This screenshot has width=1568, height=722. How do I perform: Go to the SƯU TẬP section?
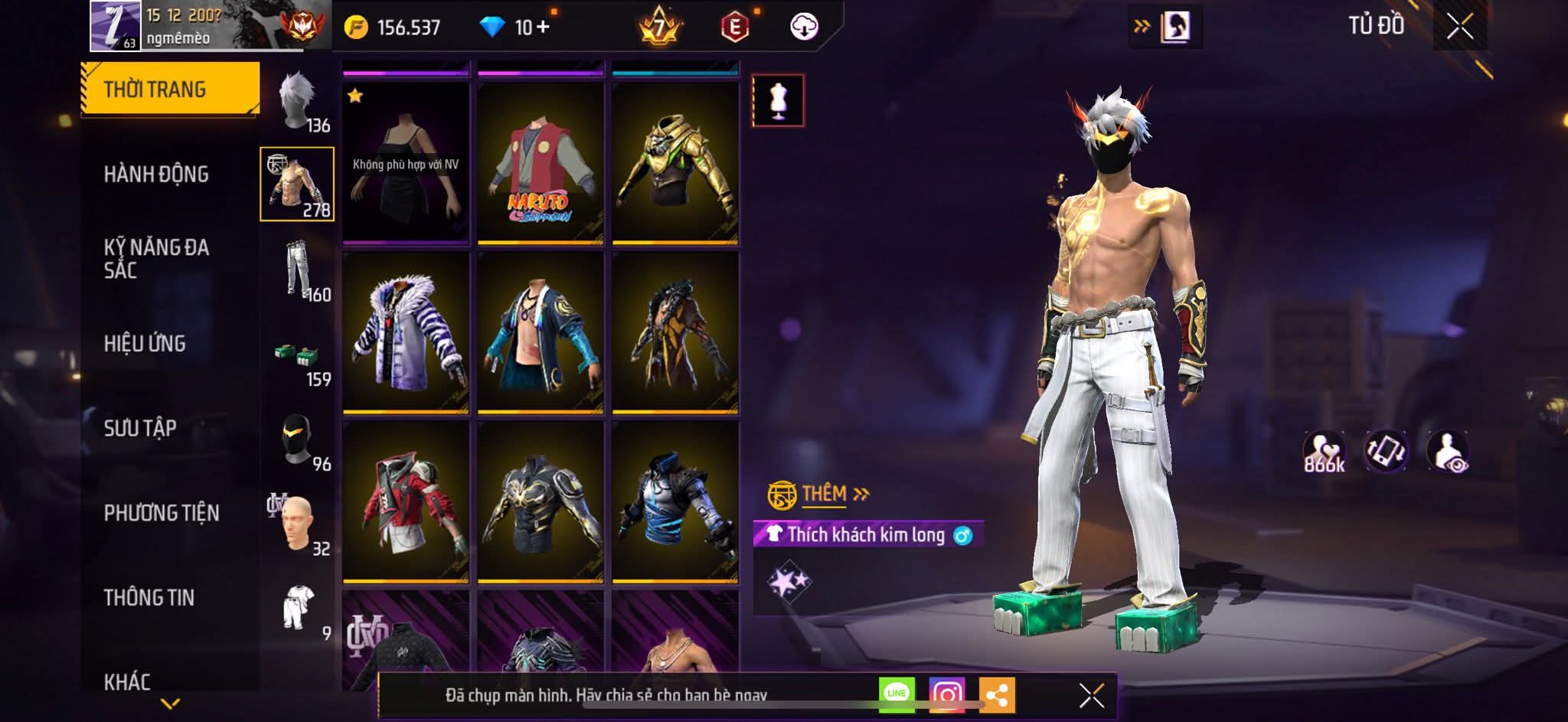(140, 428)
